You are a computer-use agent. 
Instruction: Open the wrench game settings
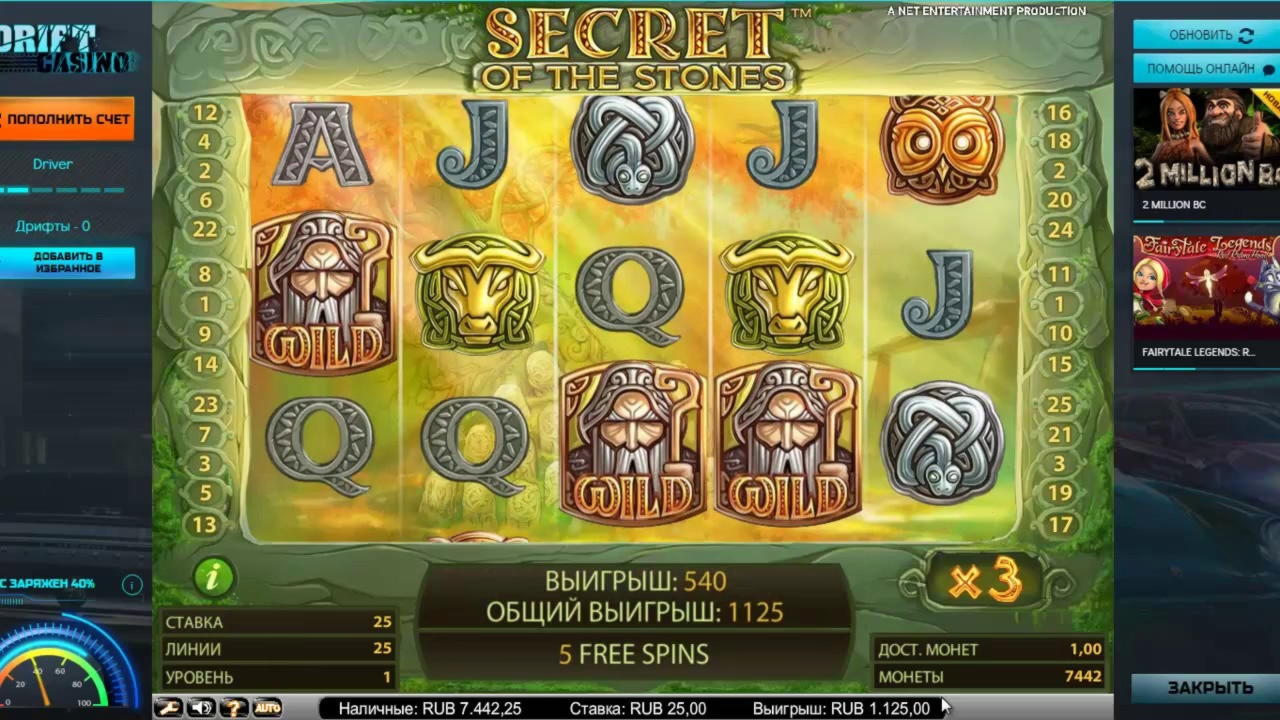point(168,708)
